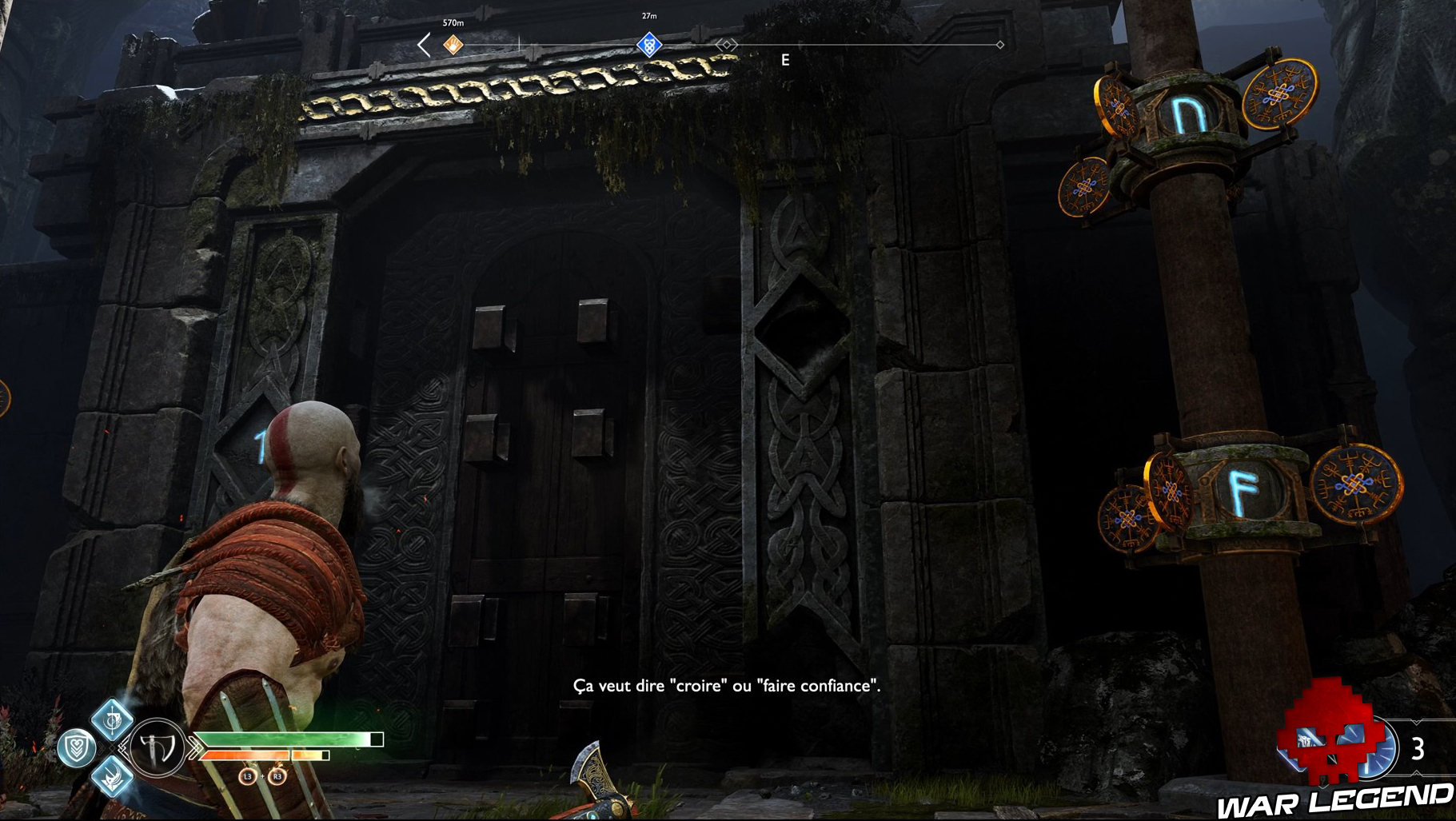Click the diamond expander on the compass line

(726, 46)
